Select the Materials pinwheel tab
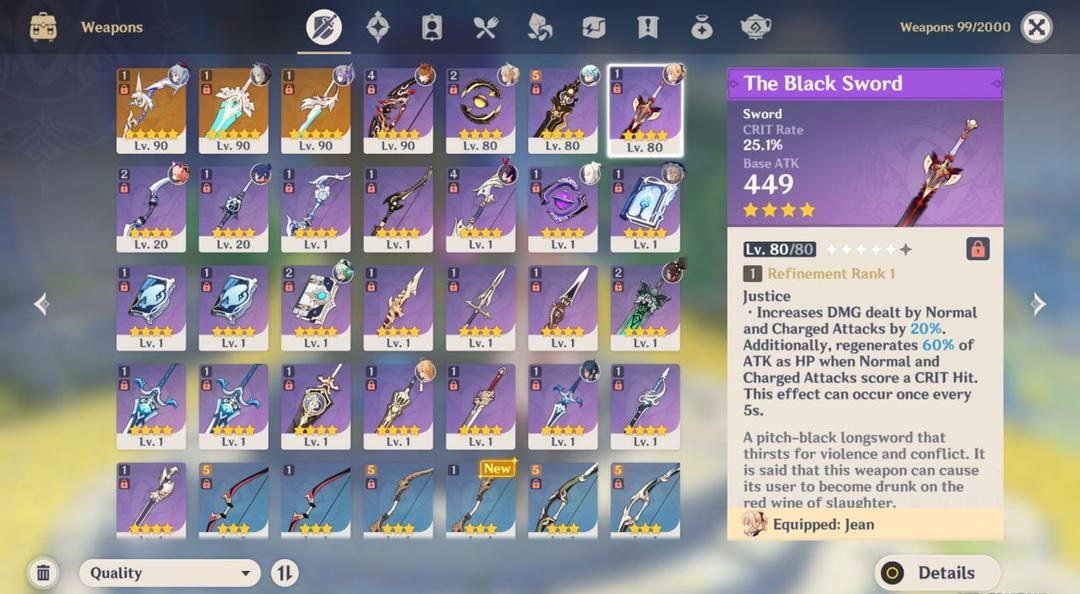Screen dimensions: 1080x594 [540, 27]
